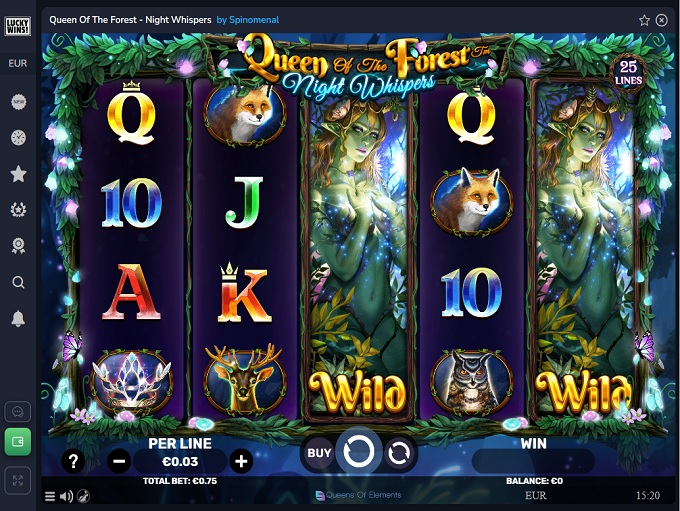Increase the per line bet
This screenshot has width=680, height=511.
(x=240, y=461)
